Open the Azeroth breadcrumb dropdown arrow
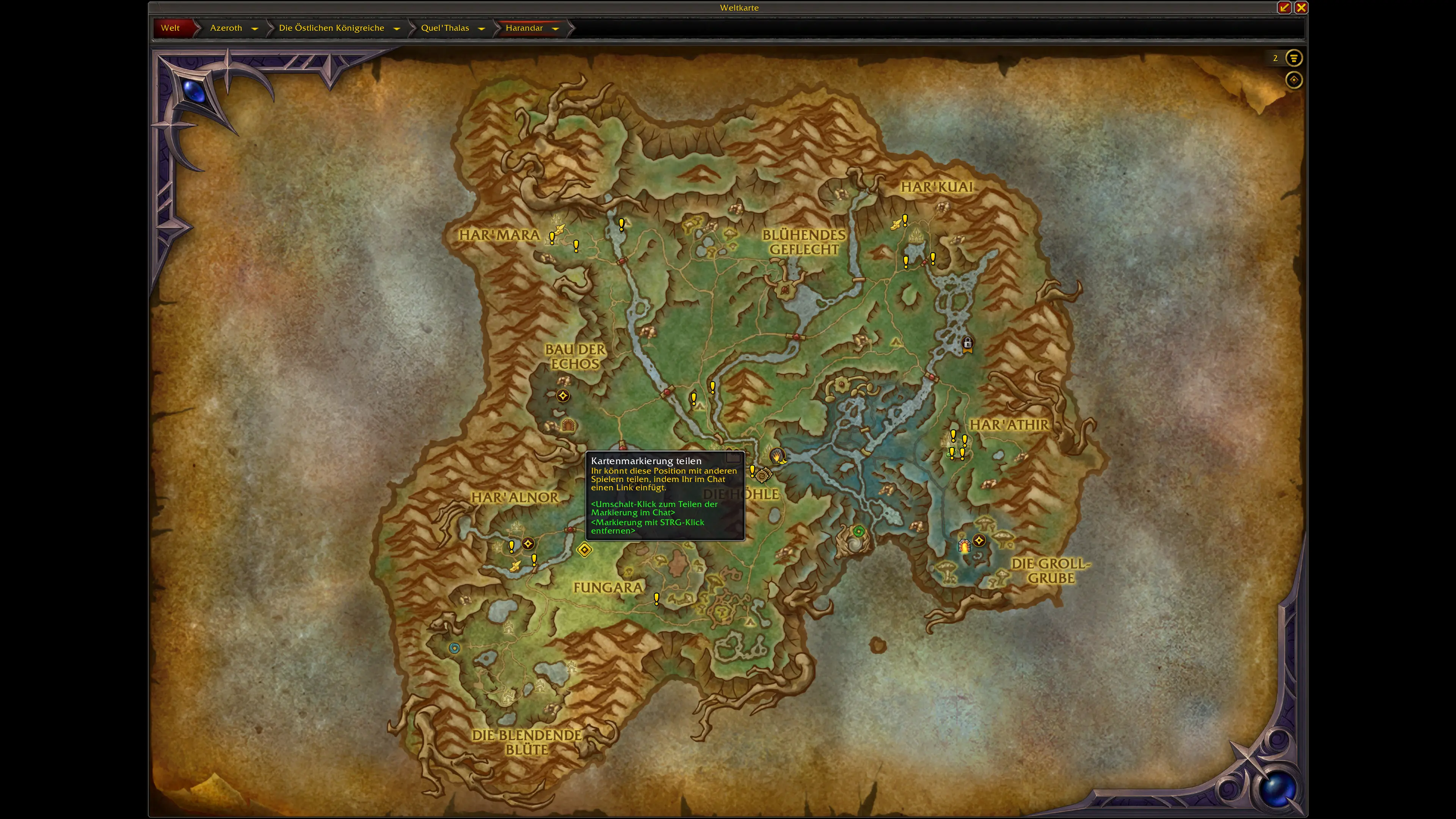Image resolution: width=1456 pixels, height=819 pixels. click(x=254, y=28)
